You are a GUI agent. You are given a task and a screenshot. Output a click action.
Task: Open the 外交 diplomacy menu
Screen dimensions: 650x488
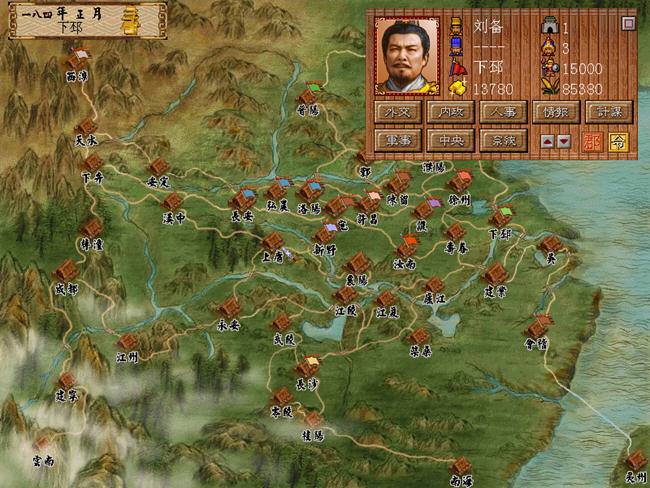[397, 112]
